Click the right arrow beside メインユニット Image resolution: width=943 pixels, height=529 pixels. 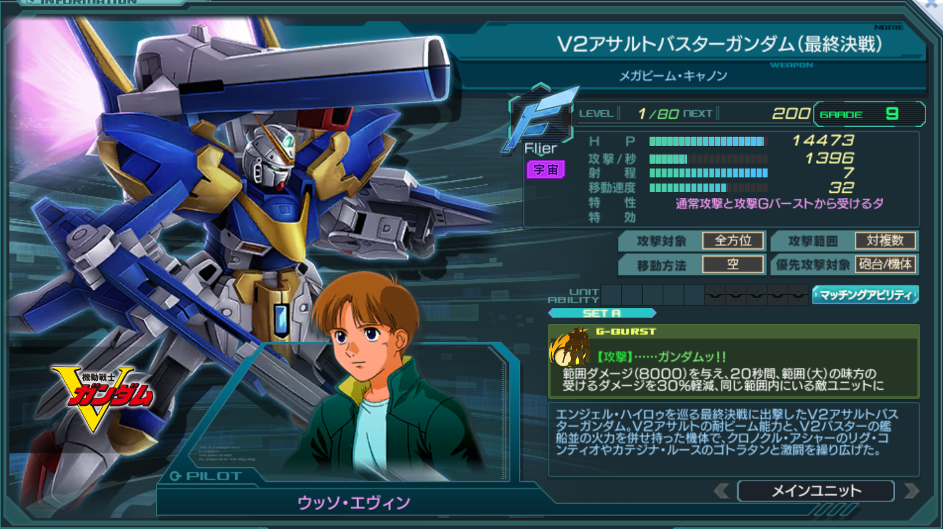pyautogui.click(x=910, y=491)
